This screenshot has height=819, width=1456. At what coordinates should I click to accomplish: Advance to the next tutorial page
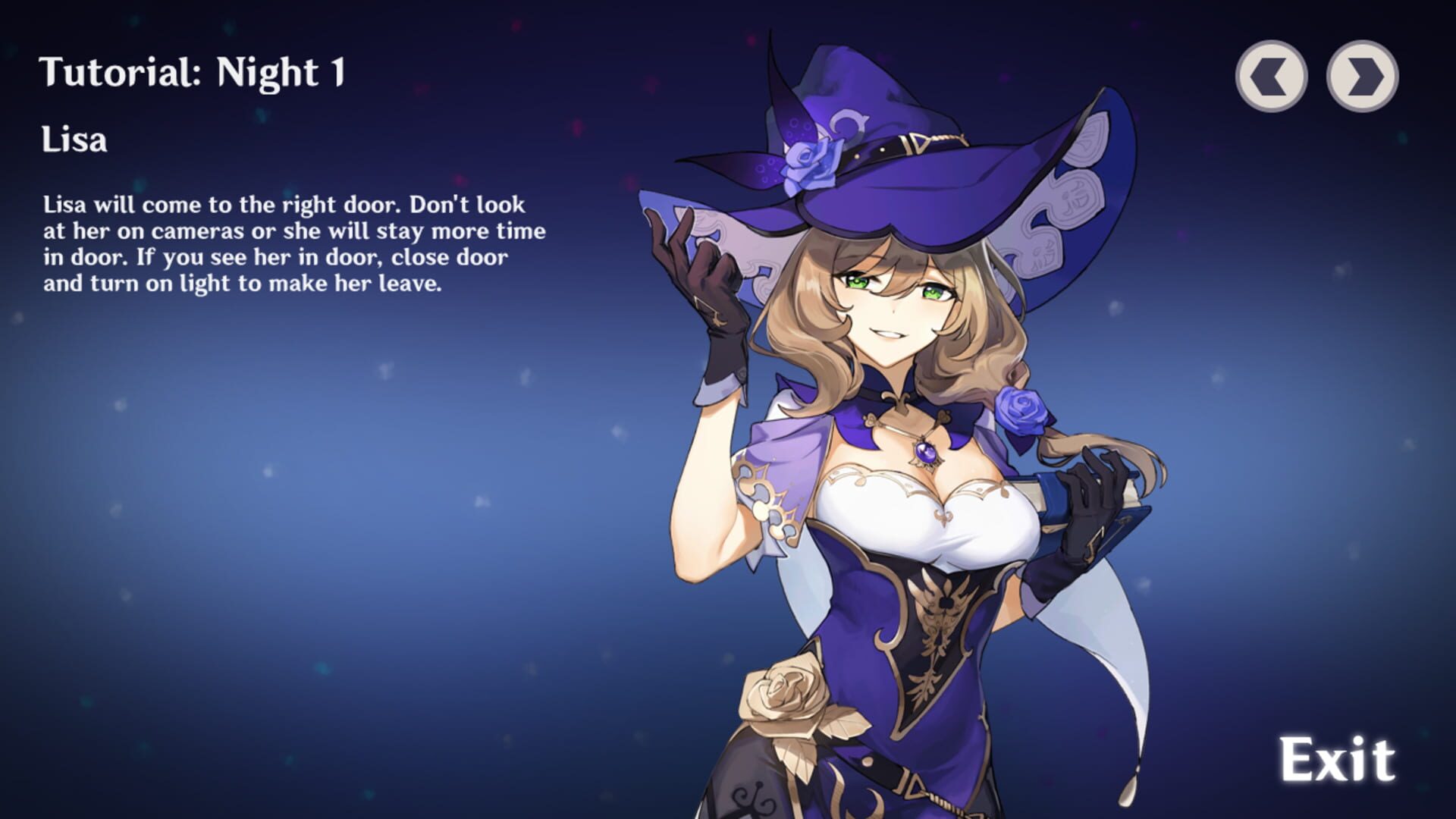click(1362, 76)
